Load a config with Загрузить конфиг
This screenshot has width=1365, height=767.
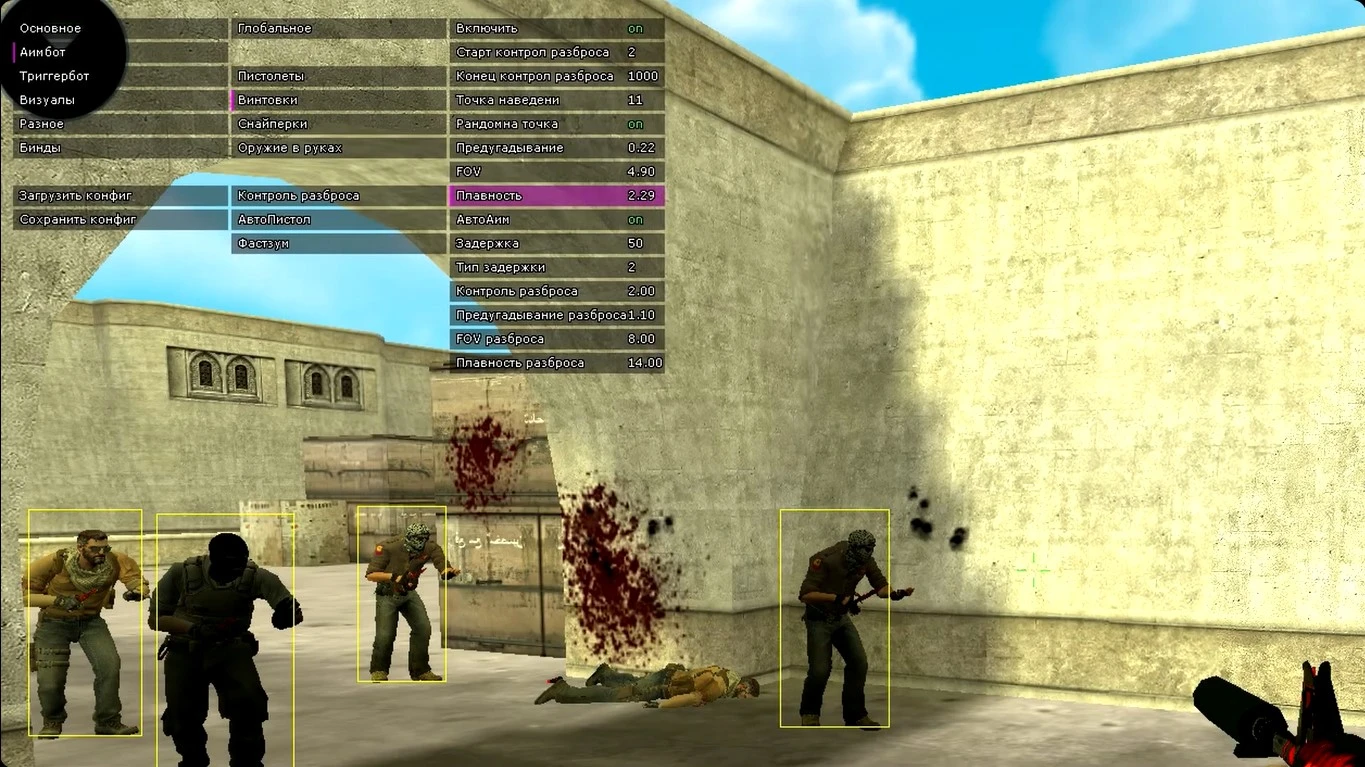(x=75, y=195)
